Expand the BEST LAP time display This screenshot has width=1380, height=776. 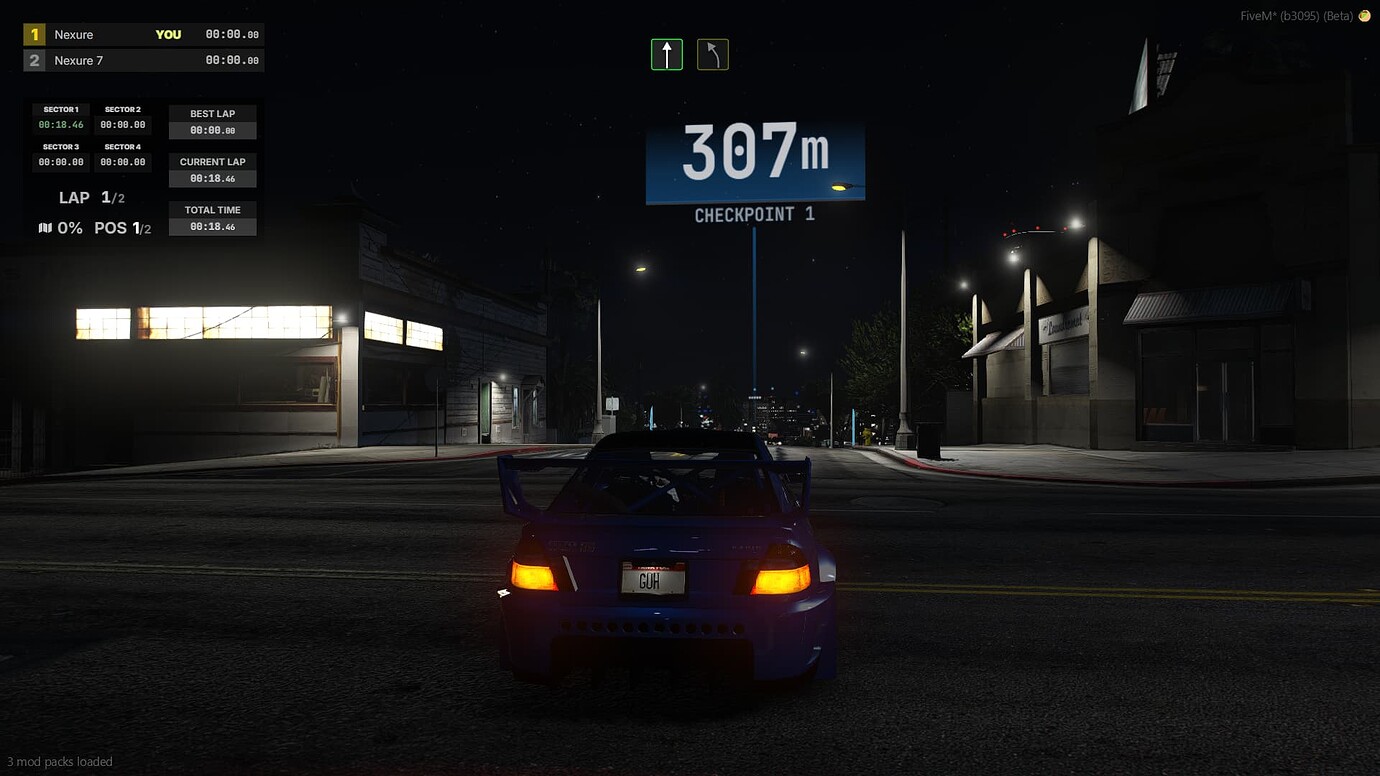point(212,121)
